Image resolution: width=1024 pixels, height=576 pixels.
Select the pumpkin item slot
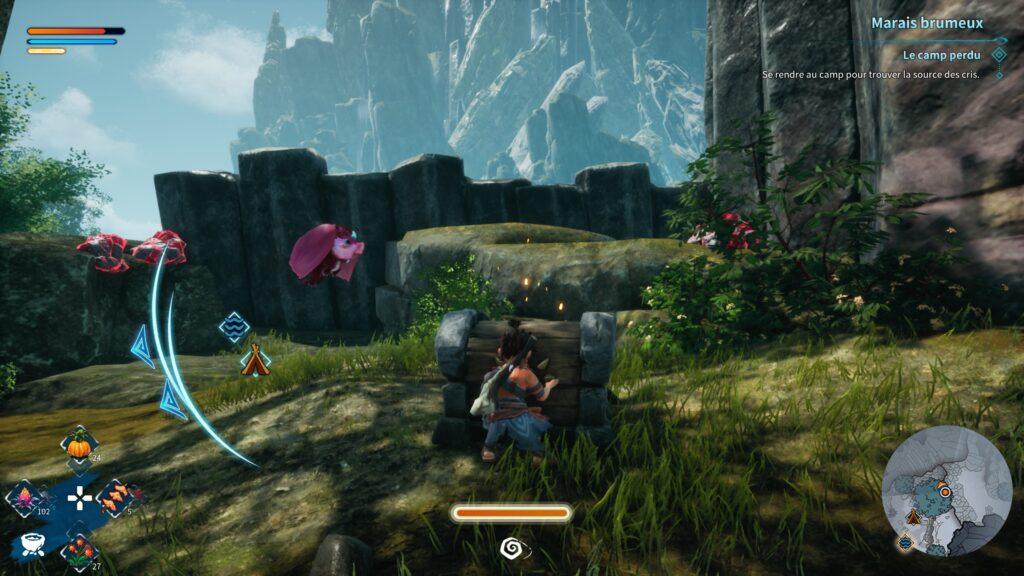coord(78,444)
